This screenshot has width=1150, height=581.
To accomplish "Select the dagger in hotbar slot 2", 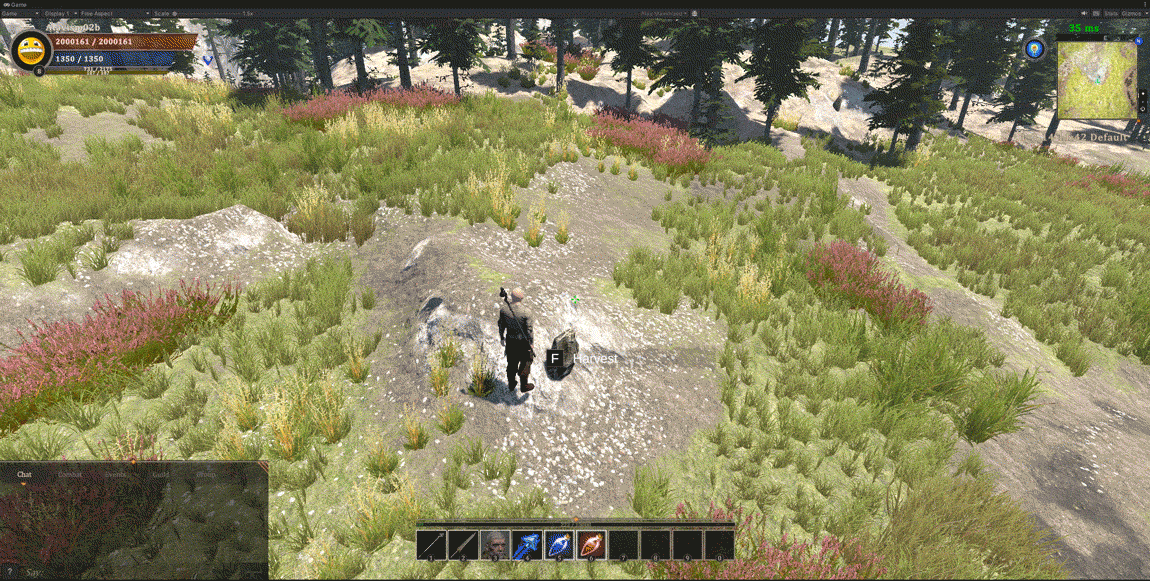I will (x=463, y=545).
